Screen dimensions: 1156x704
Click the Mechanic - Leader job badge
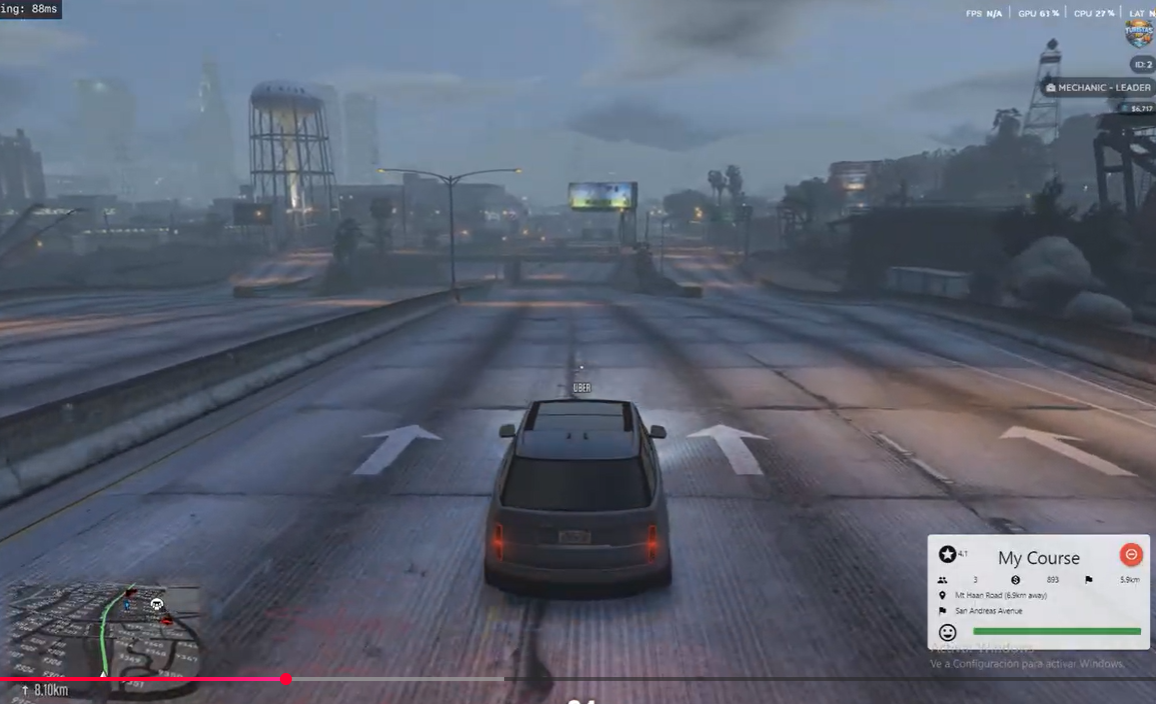click(1097, 88)
